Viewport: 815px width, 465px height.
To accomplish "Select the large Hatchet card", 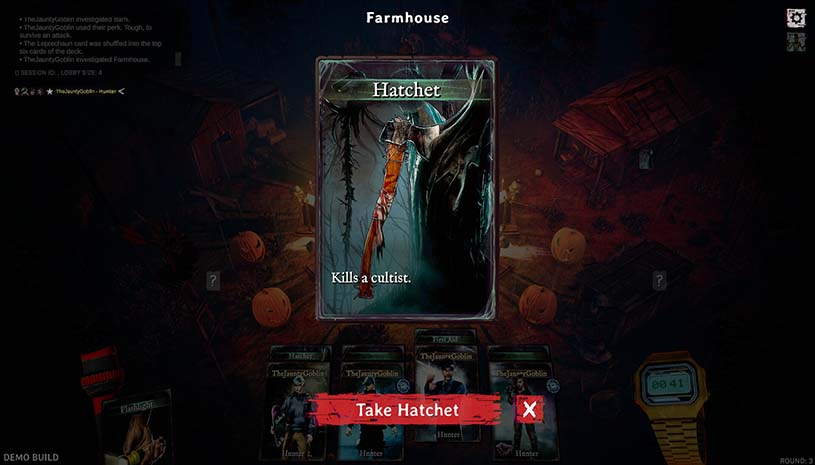I will pyautogui.click(x=406, y=188).
